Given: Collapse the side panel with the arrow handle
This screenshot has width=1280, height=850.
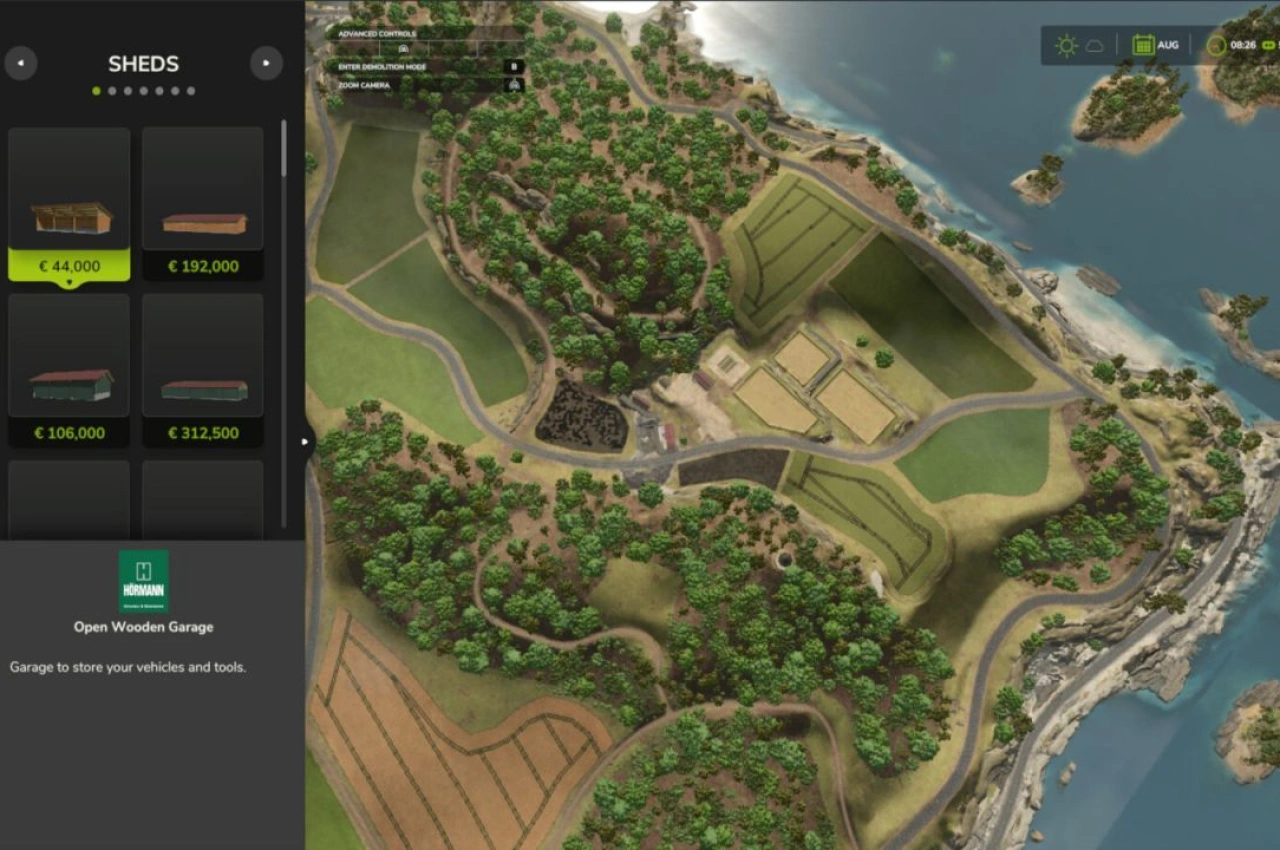Looking at the screenshot, I should (305, 441).
